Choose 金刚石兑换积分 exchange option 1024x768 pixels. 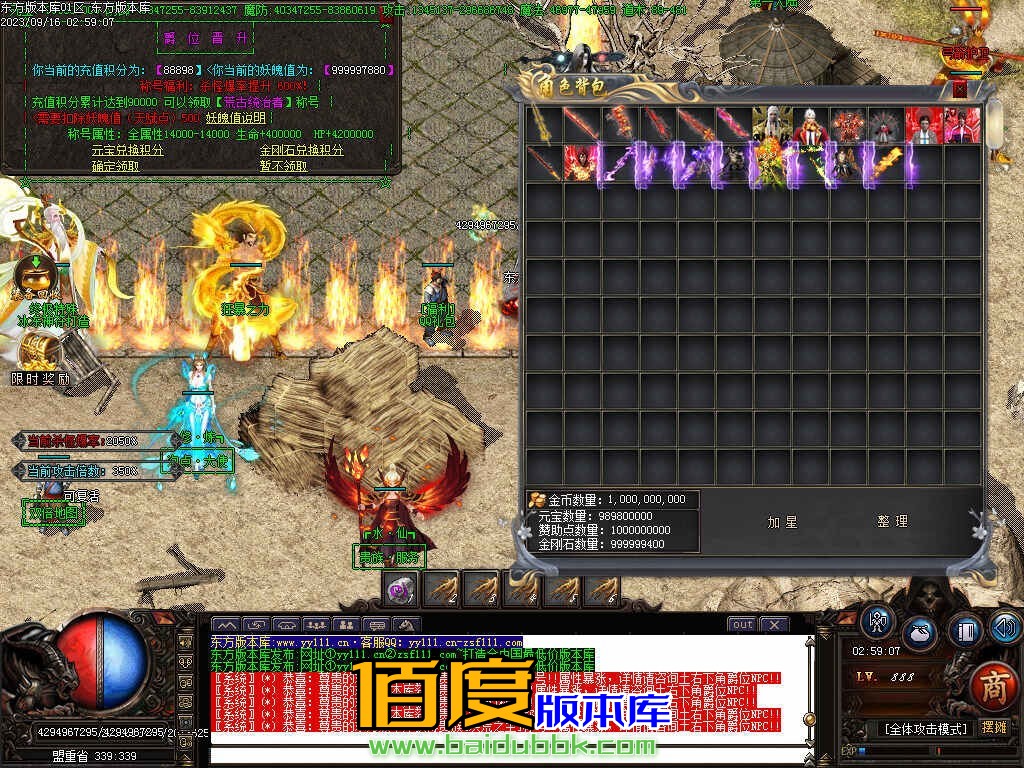click(301, 150)
